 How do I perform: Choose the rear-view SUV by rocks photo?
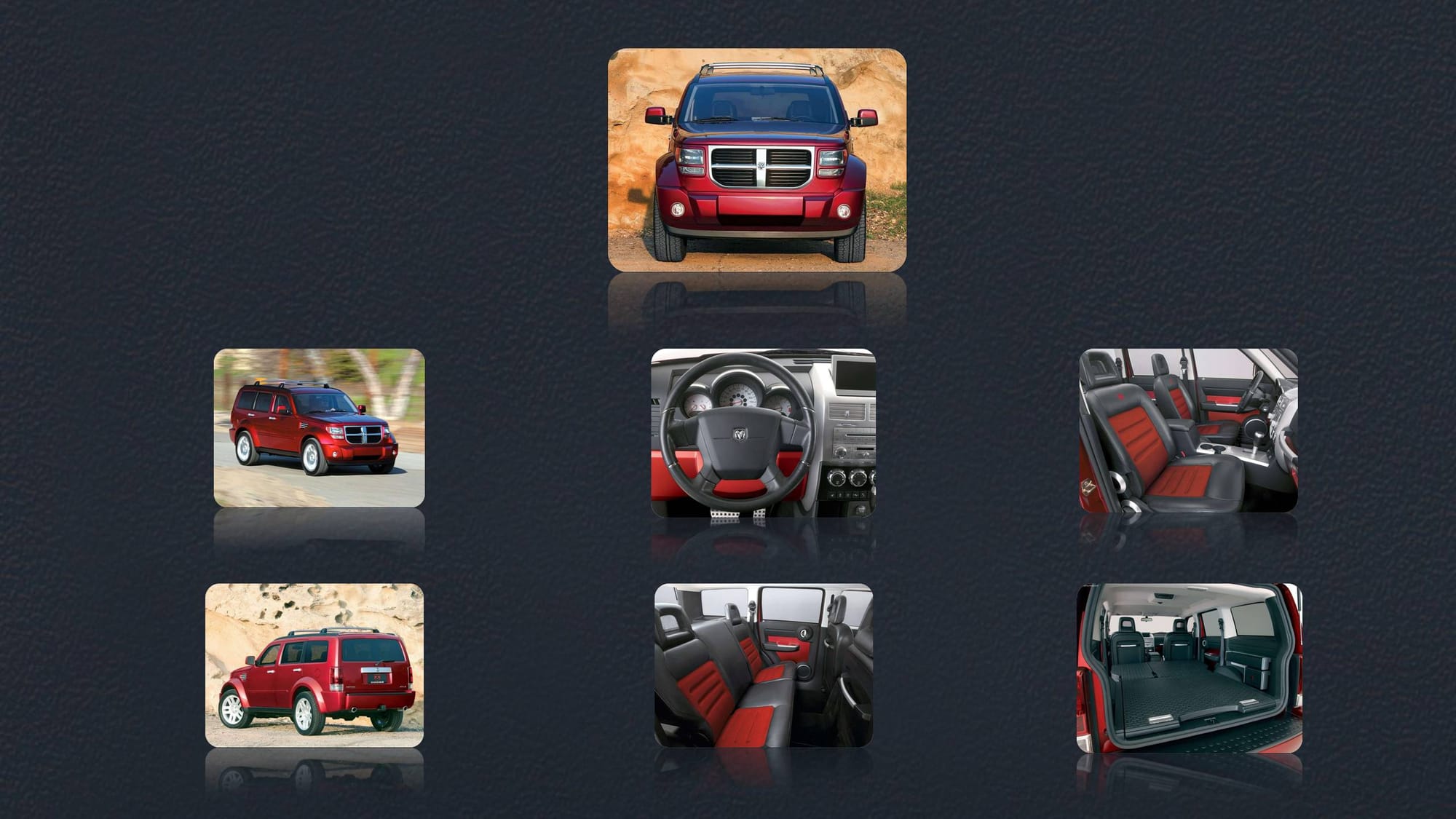314,665
